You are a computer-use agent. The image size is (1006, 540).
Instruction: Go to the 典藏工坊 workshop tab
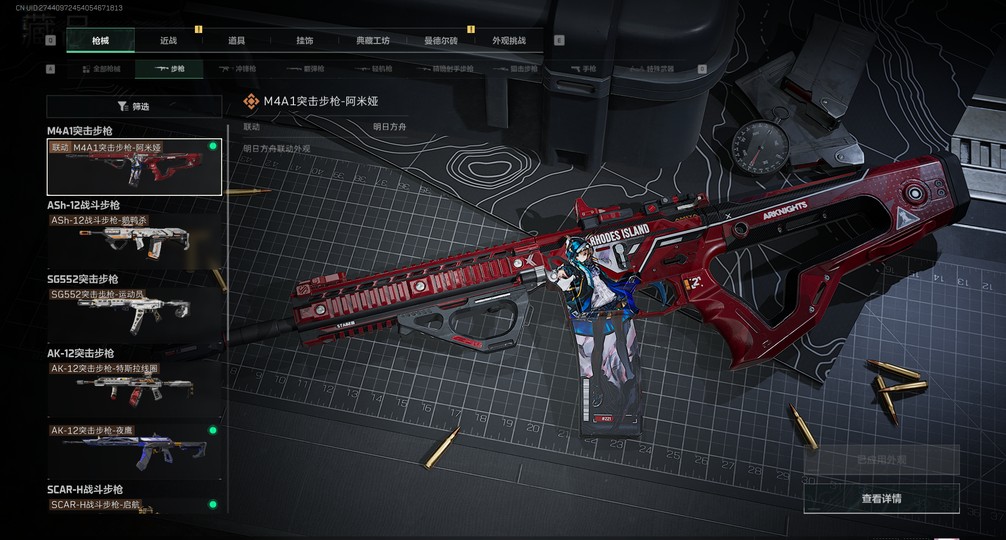372,41
